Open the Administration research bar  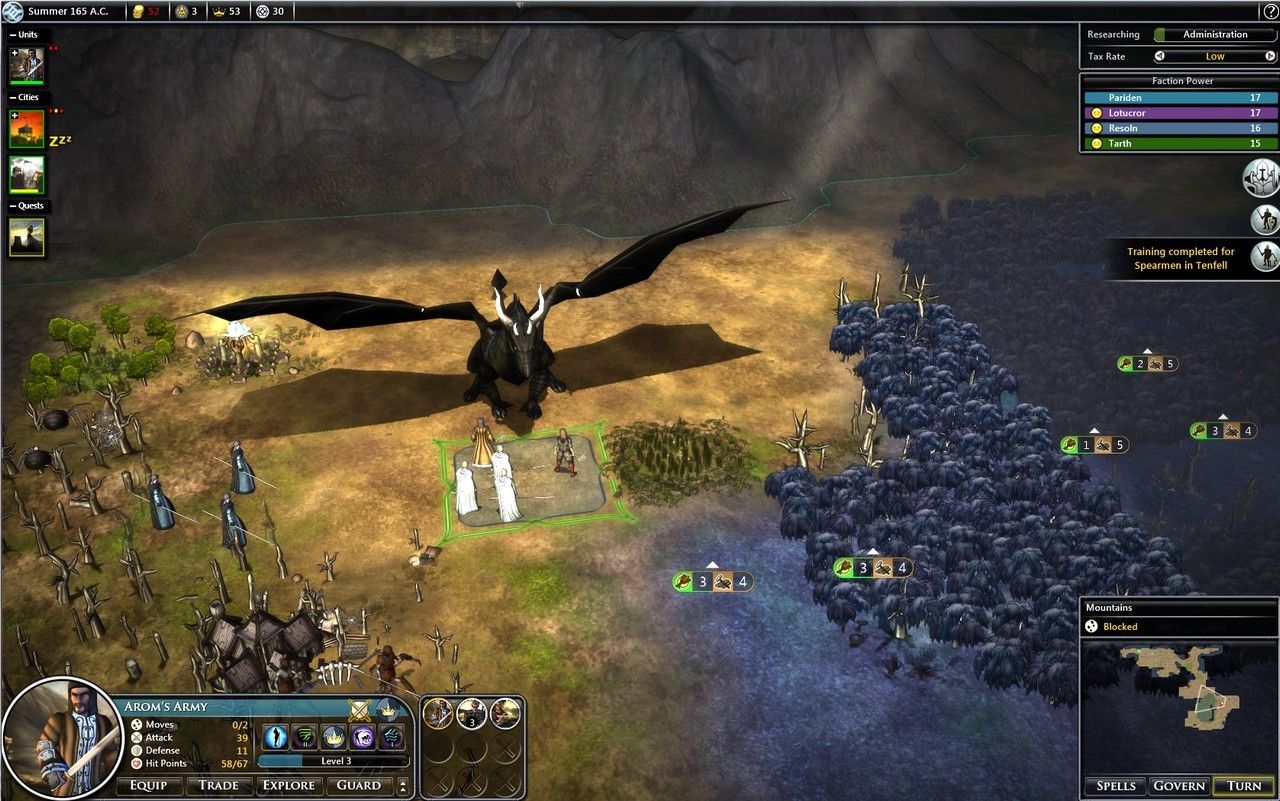coord(1214,34)
